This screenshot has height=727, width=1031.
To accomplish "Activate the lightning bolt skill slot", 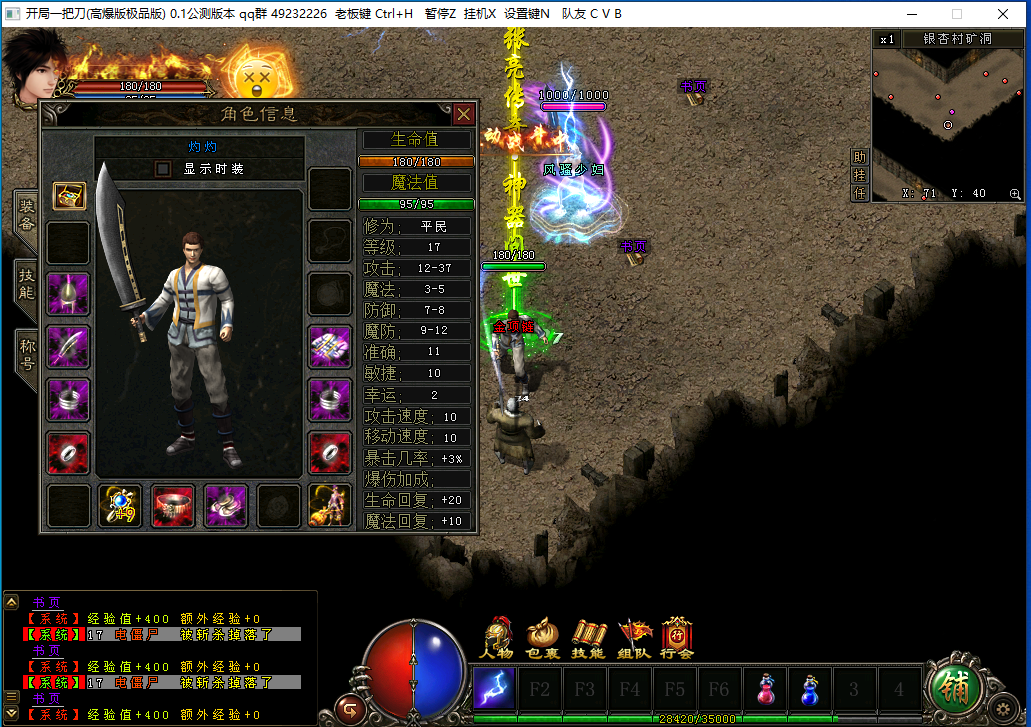I will tap(494, 688).
